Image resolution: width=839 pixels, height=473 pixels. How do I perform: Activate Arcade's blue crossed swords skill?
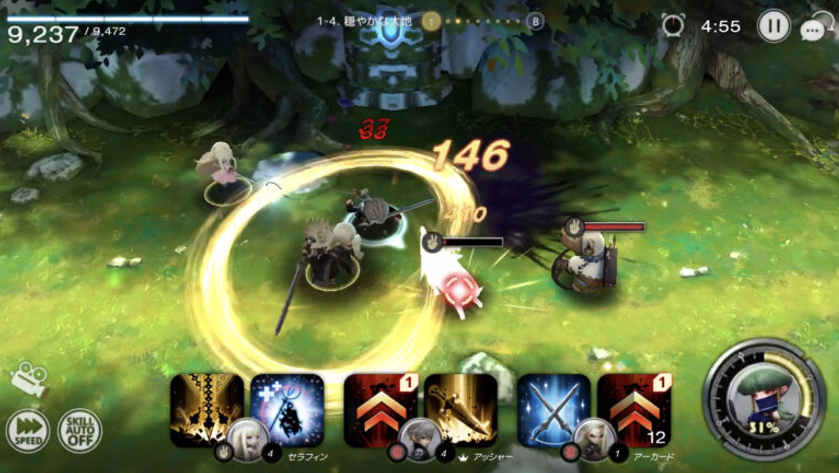(553, 408)
